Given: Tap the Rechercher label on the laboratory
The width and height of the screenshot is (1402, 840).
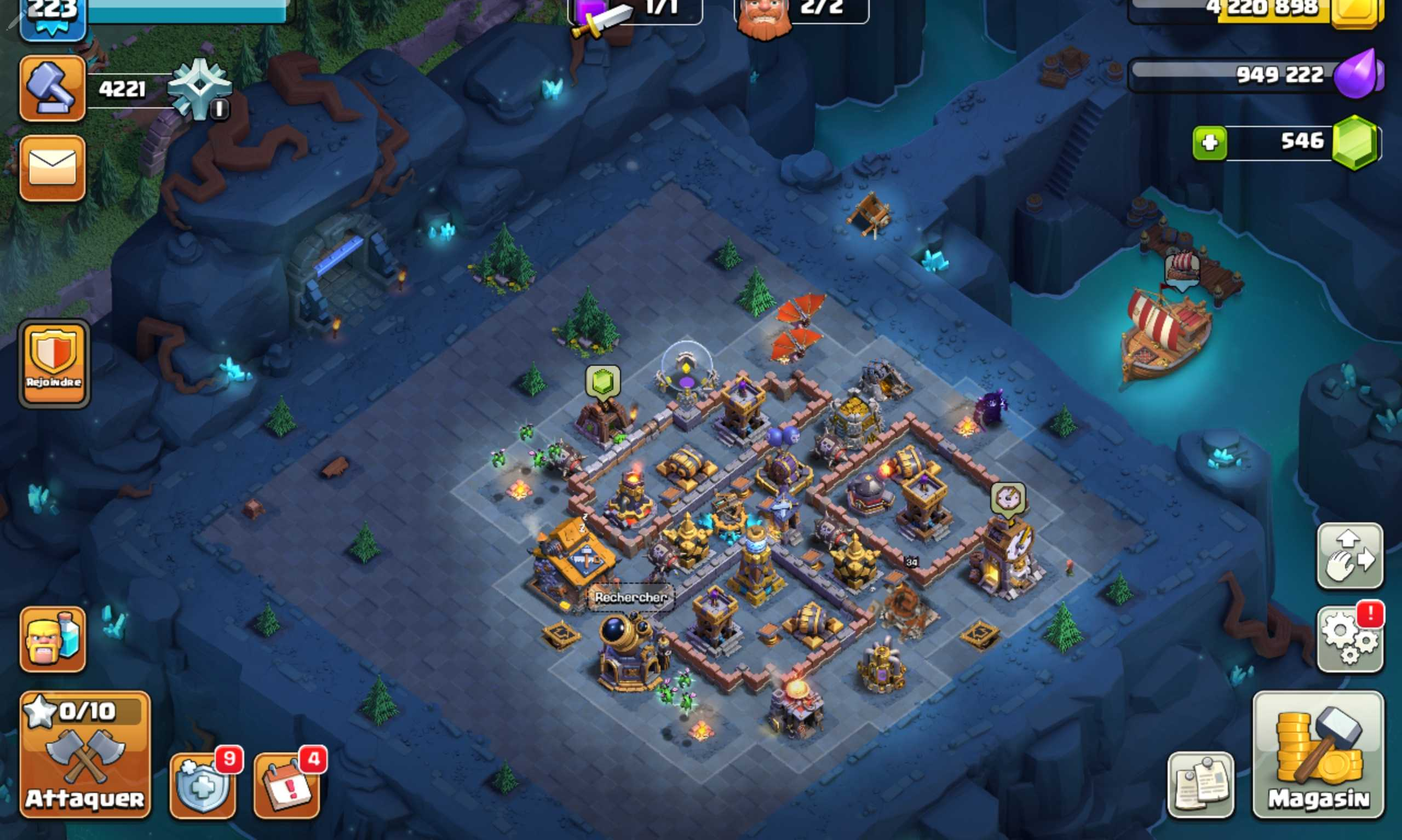Looking at the screenshot, I should click(x=630, y=597).
